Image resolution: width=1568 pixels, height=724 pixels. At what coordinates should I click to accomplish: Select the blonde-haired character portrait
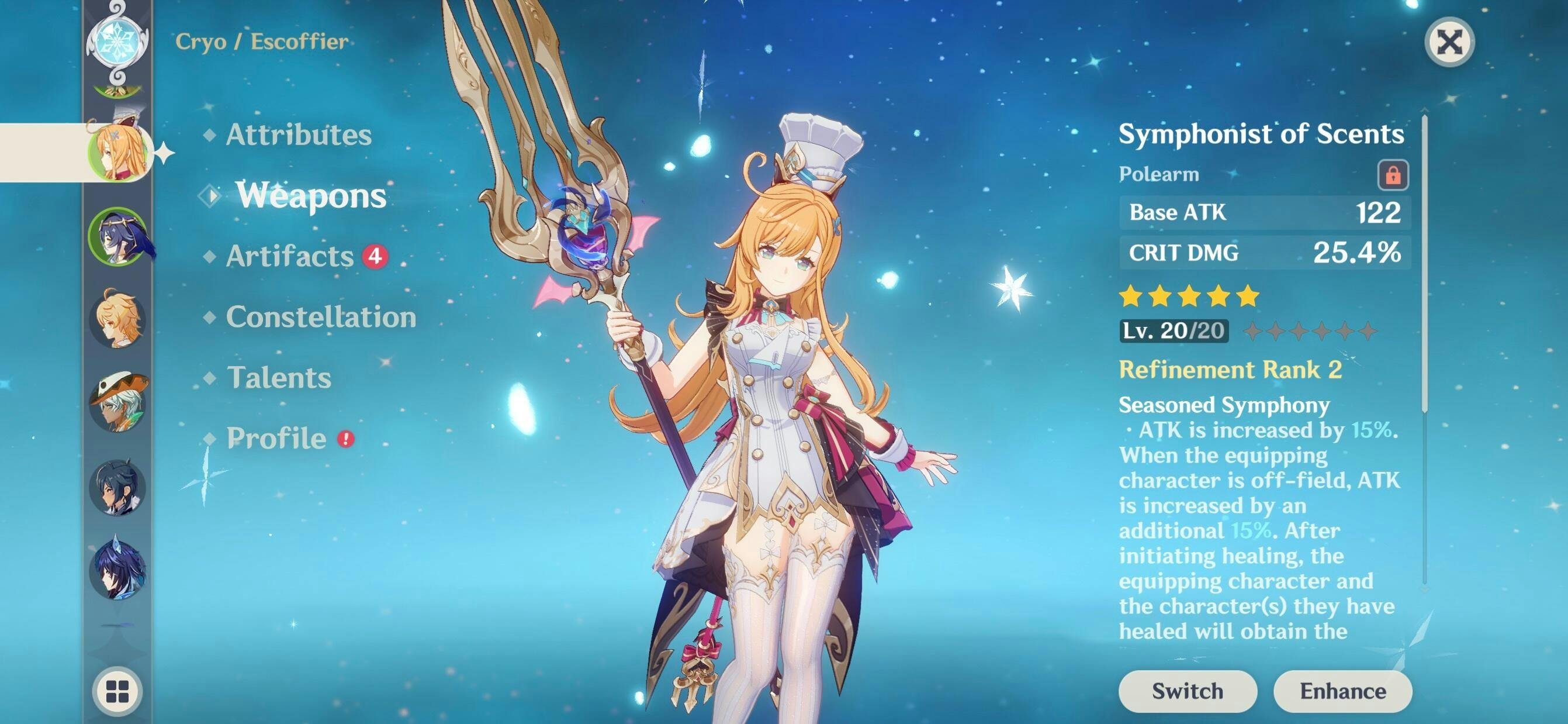click(x=117, y=319)
